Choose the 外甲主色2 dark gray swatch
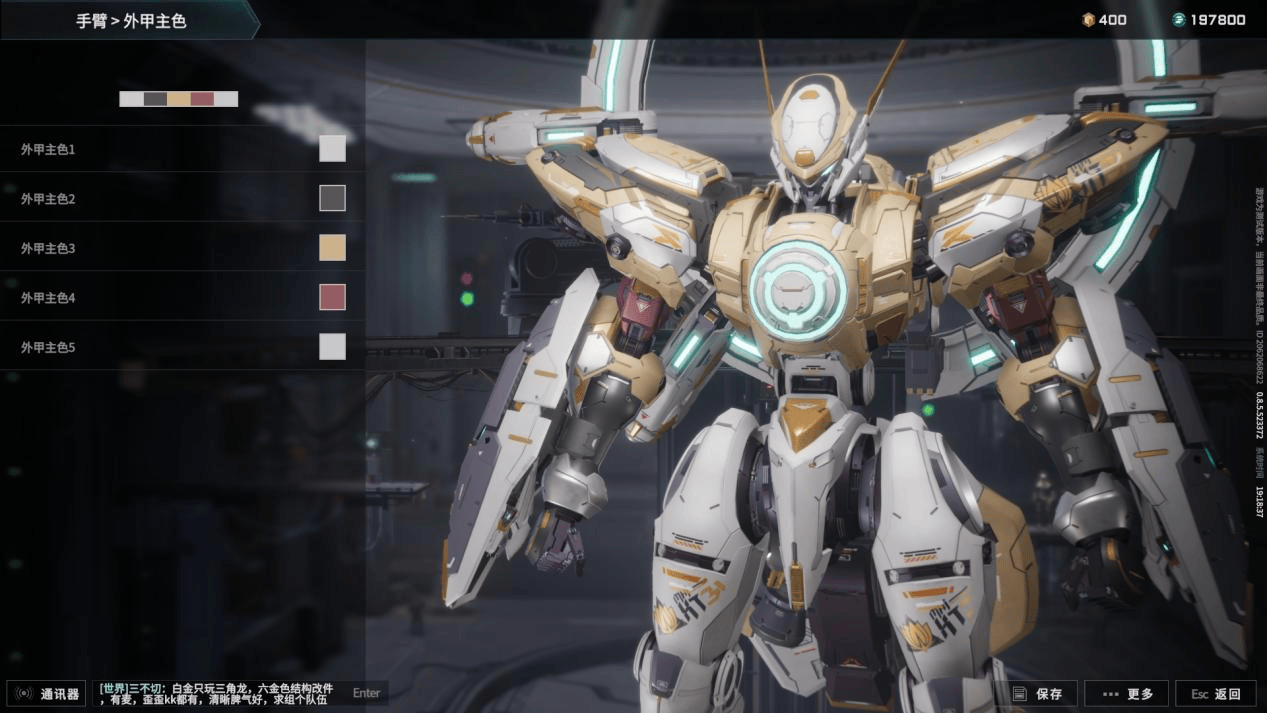The height and width of the screenshot is (713, 1267). [x=332, y=198]
